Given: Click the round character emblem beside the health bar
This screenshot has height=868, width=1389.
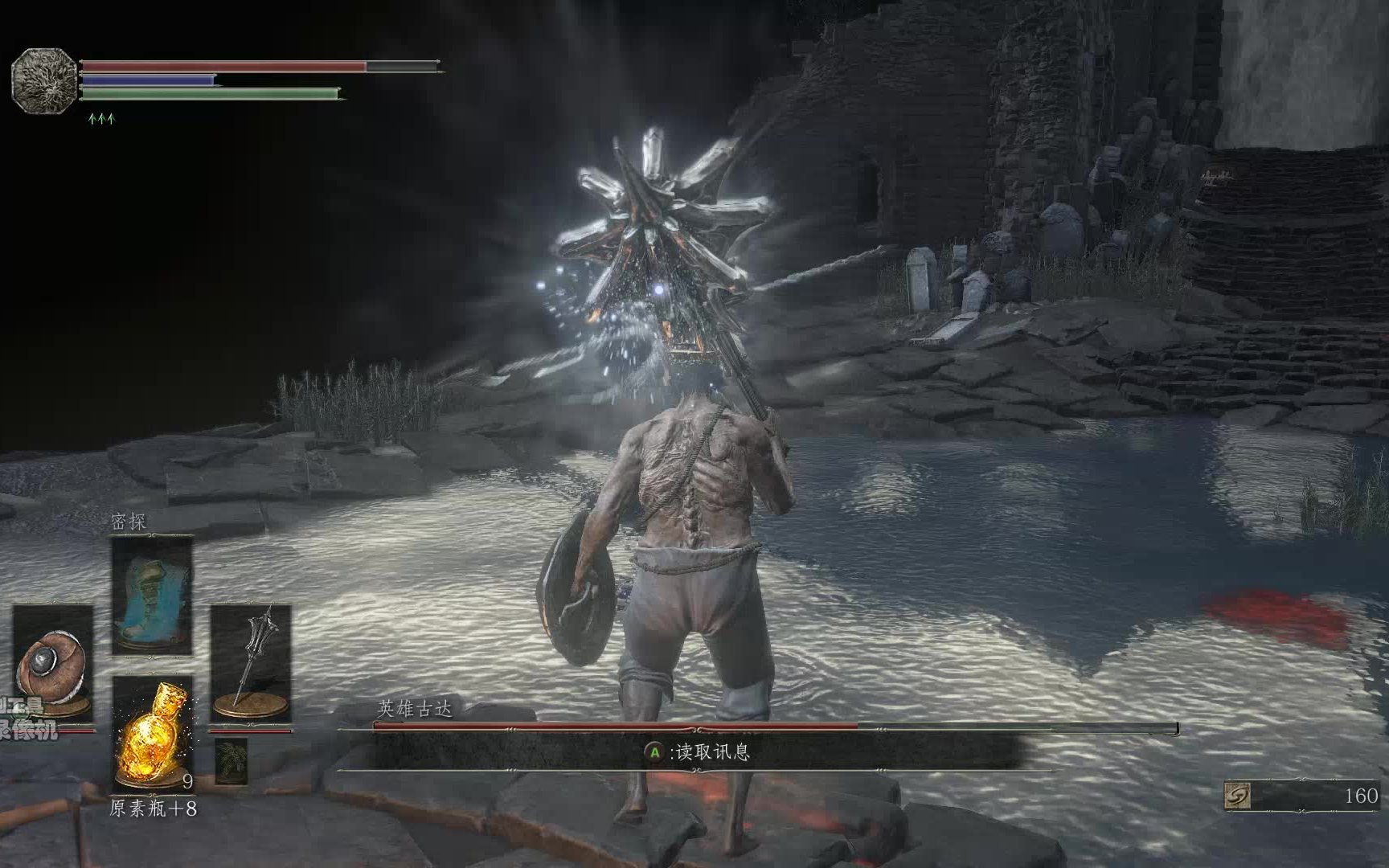Looking at the screenshot, I should click(x=43, y=80).
